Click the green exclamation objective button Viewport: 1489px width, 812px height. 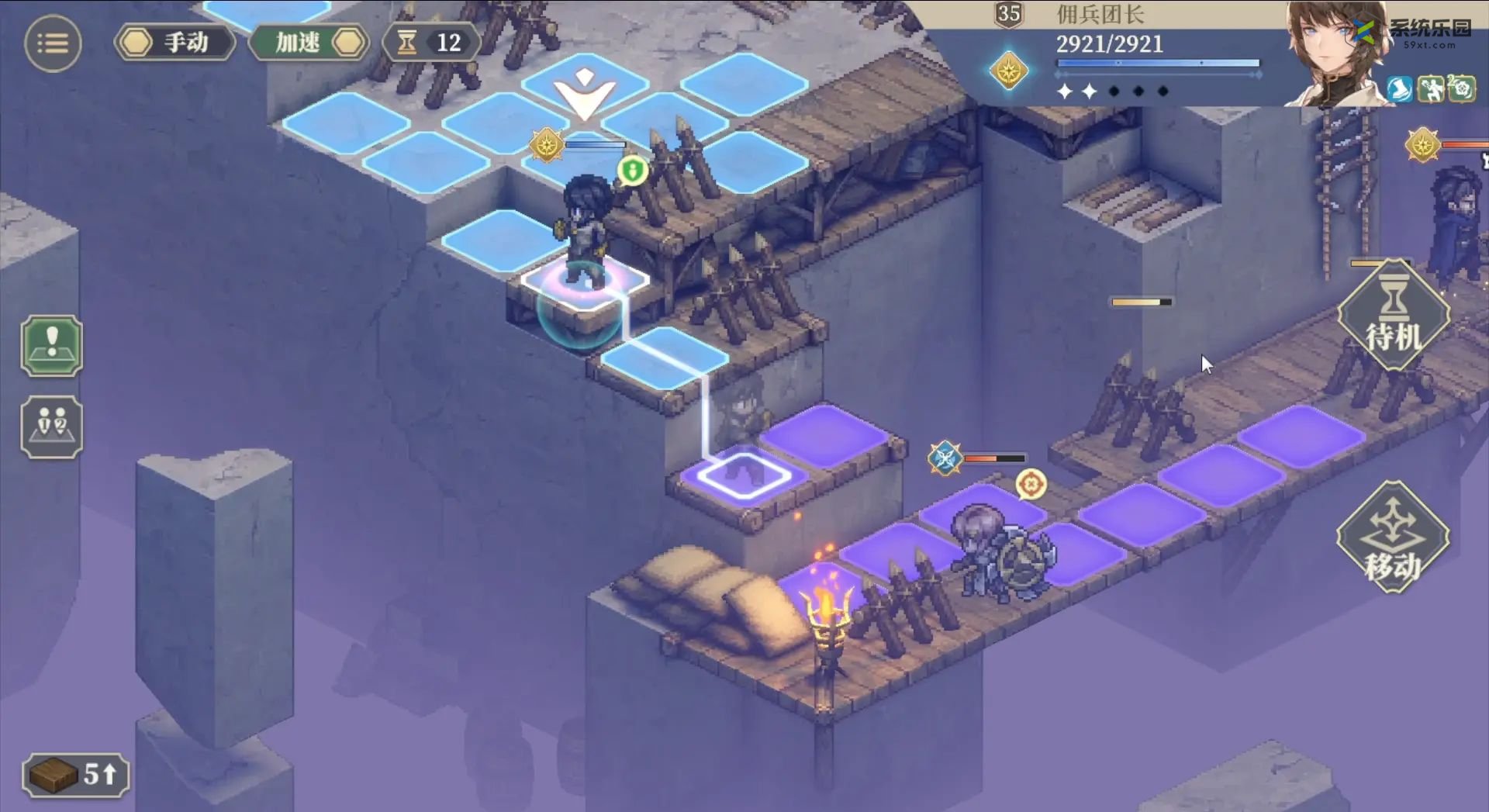pyautogui.click(x=52, y=346)
